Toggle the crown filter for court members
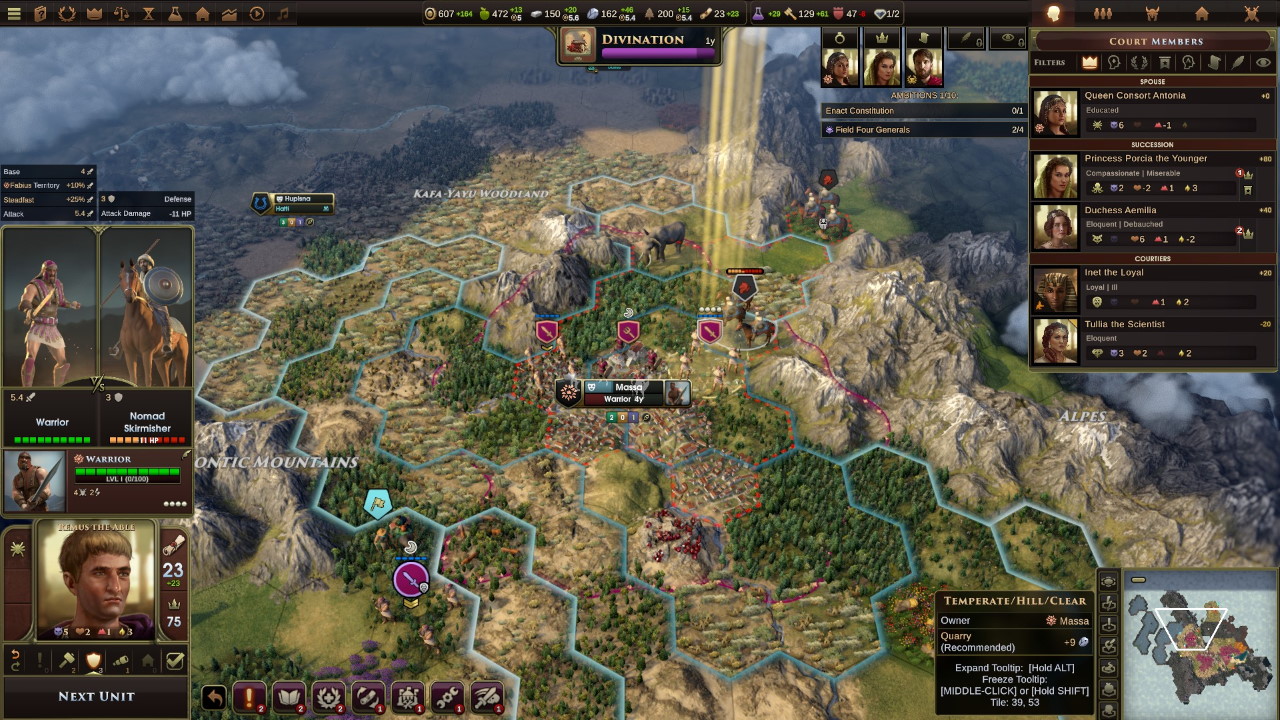The height and width of the screenshot is (720, 1280). point(1089,62)
